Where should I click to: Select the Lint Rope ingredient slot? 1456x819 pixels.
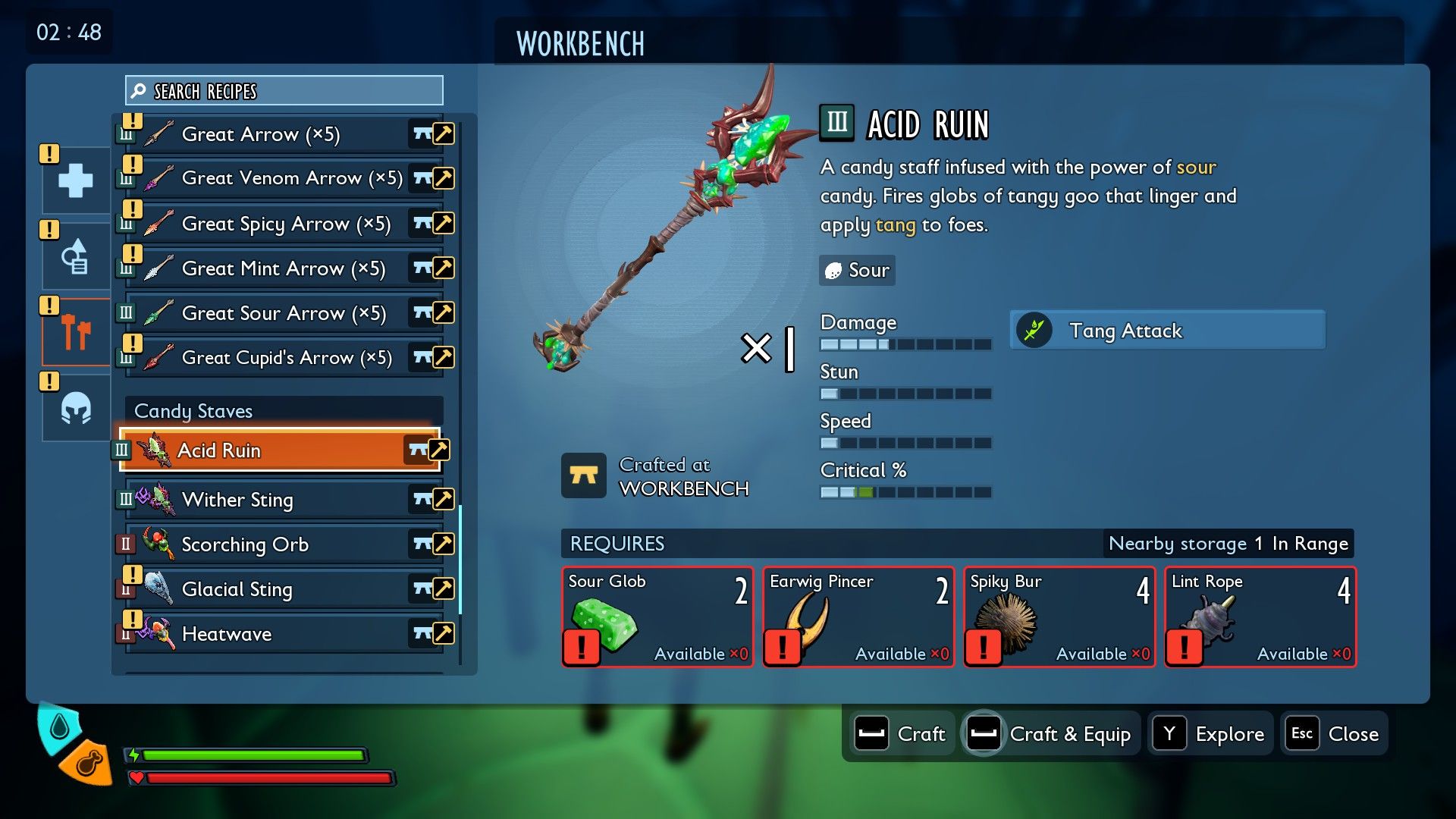tap(1260, 617)
